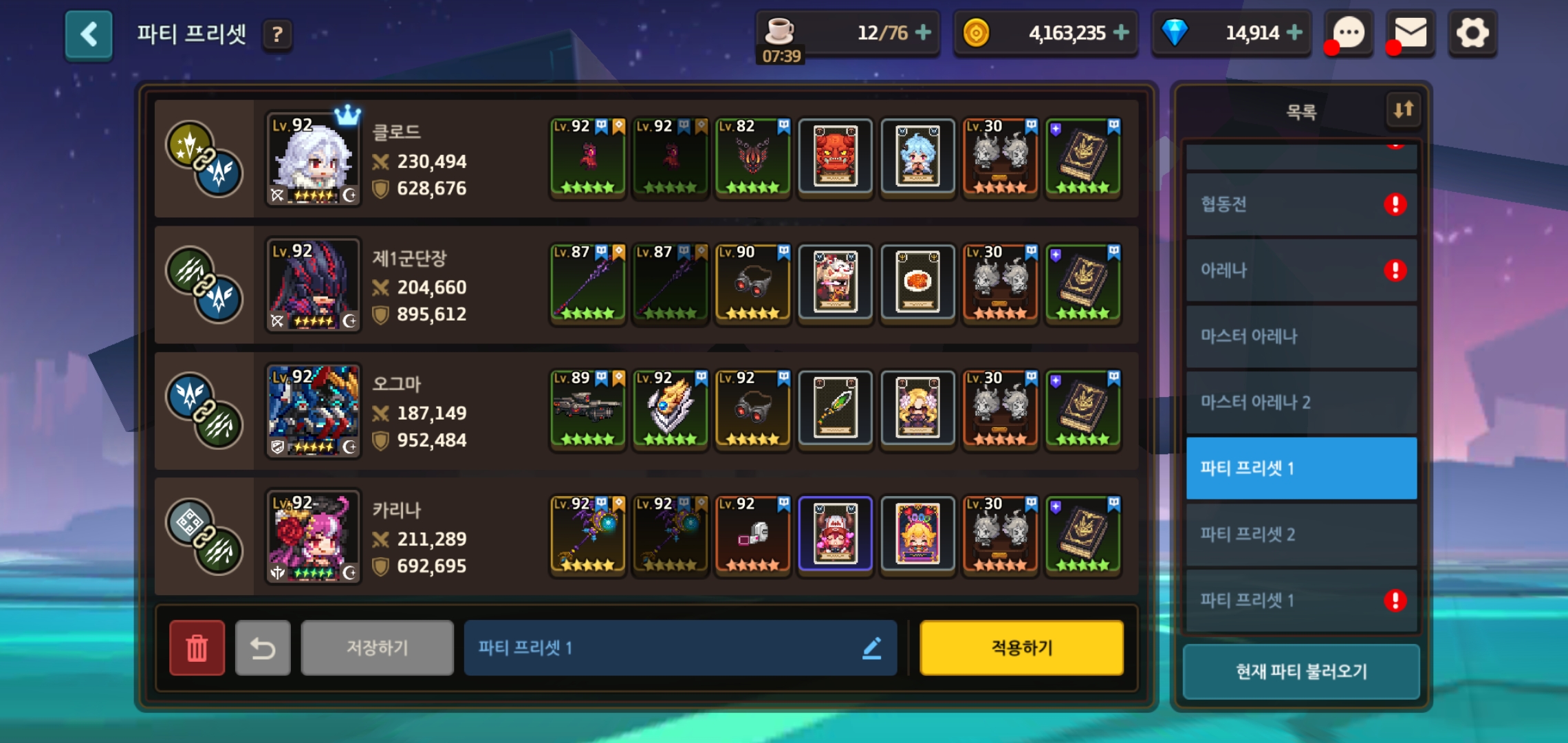Open the party preset help question mark
This screenshot has width=1568, height=743.
coord(277,34)
